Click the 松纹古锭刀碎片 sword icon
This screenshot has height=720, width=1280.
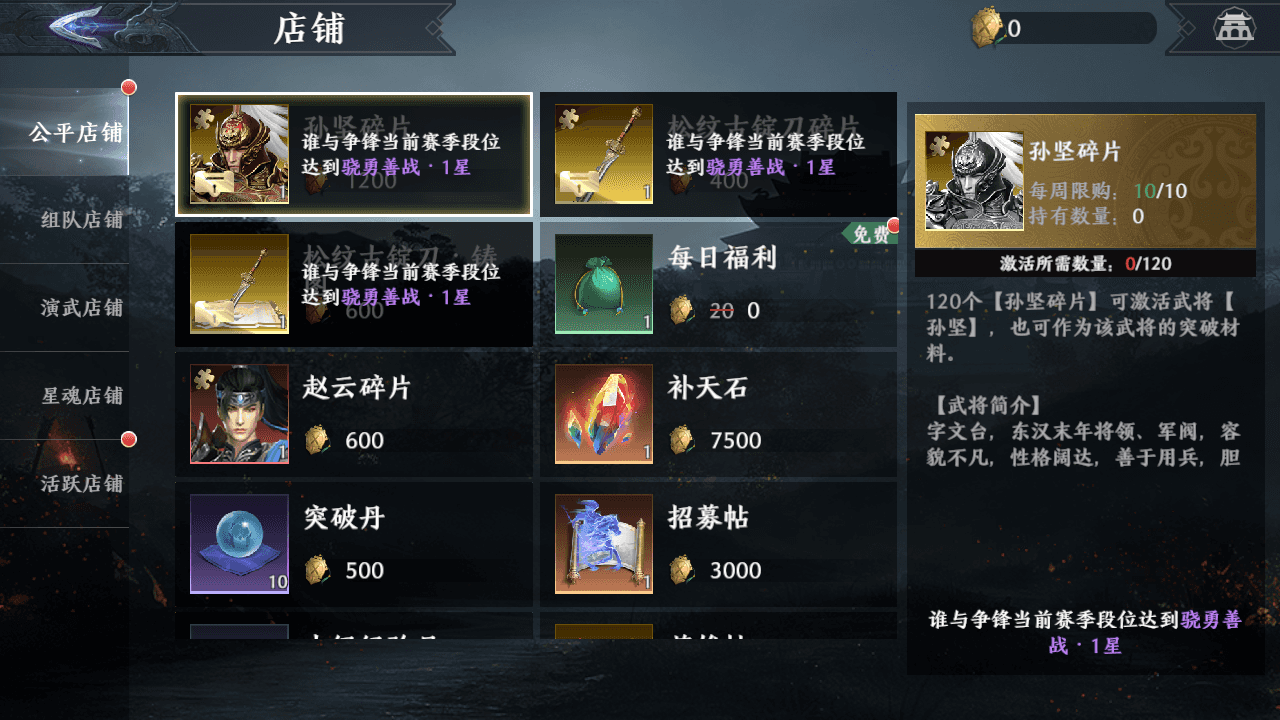tap(603, 152)
